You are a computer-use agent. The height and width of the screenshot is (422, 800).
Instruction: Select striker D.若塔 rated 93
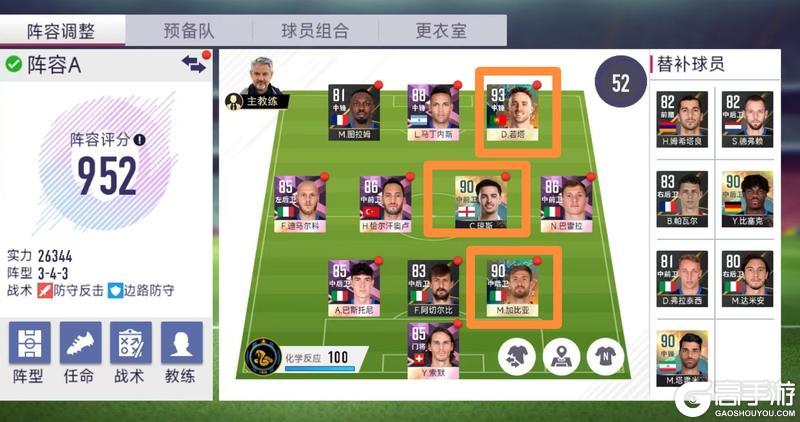(514, 112)
